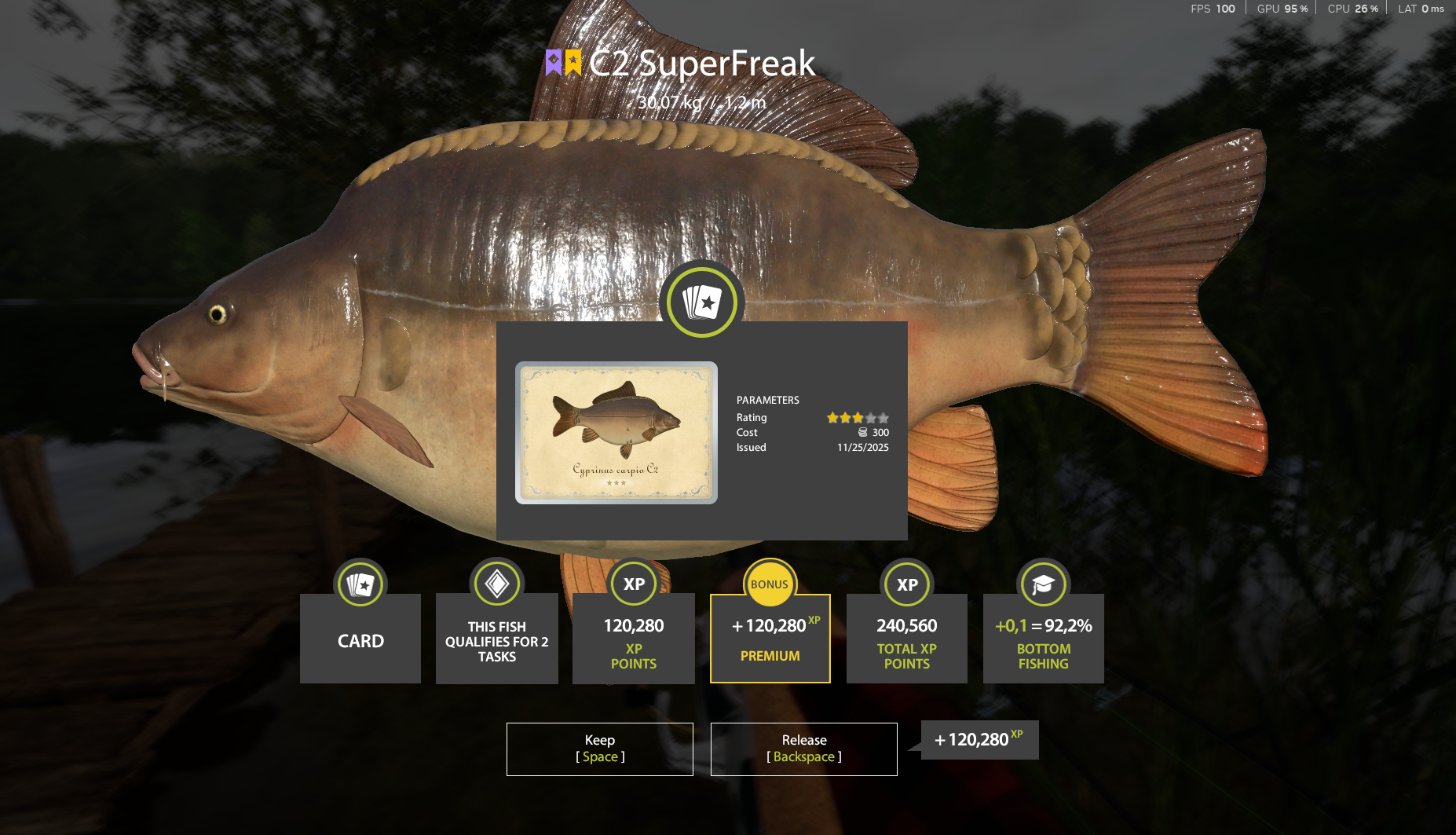The width and height of the screenshot is (1456, 835).
Task: Select the Bottom Fishing graduation cap icon
Action: (x=1043, y=584)
